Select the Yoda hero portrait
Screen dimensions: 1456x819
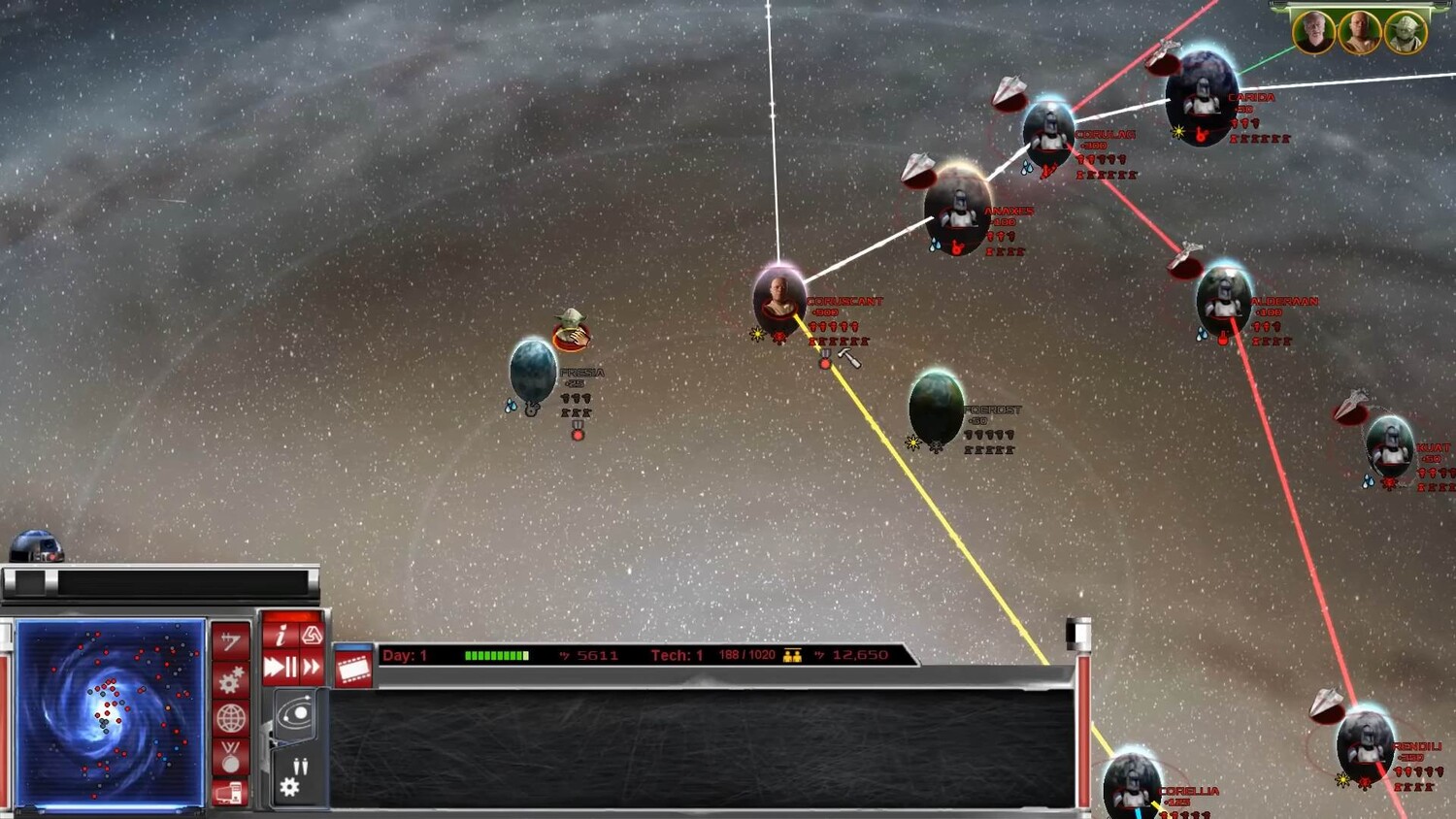point(1405,33)
